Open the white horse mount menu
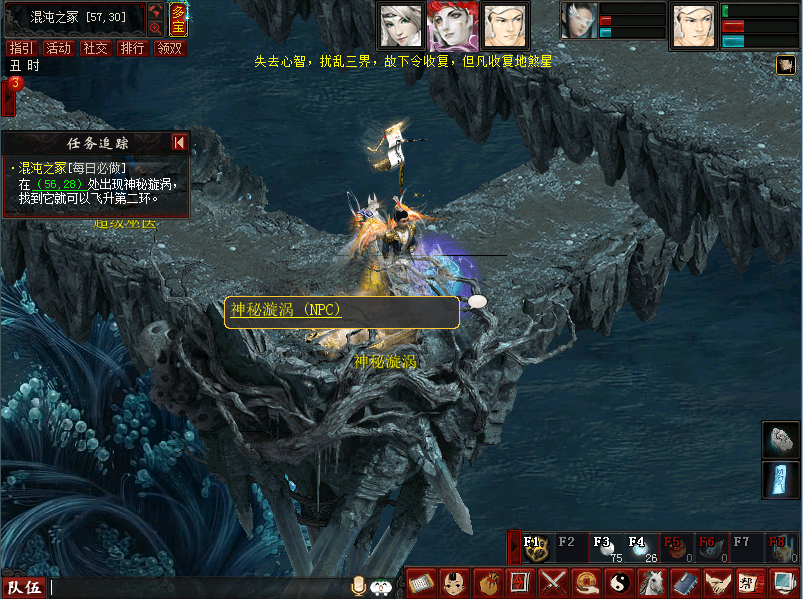 pos(651,582)
